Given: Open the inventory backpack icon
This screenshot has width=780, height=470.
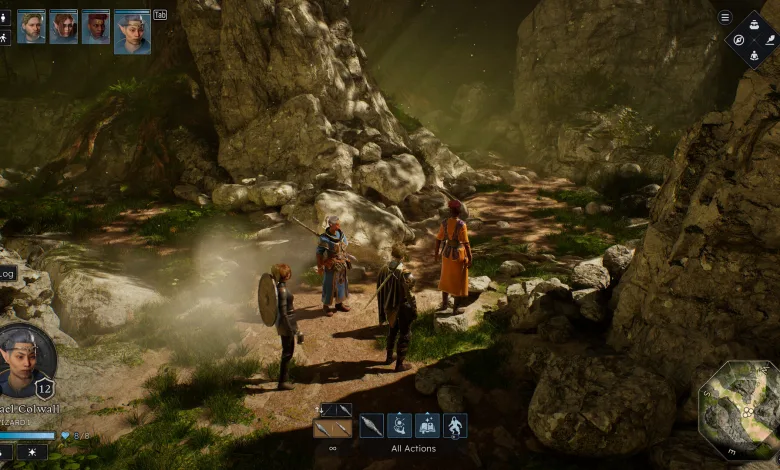Looking at the screenshot, I should click(x=753, y=25).
